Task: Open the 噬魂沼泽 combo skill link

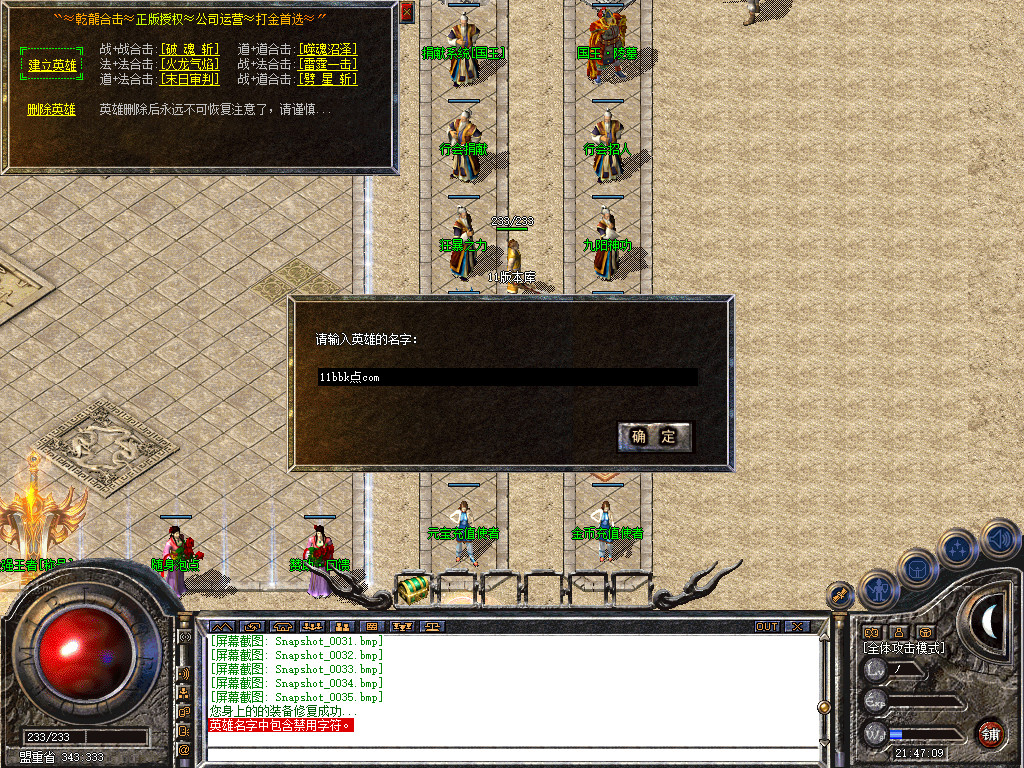Action: (x=327, y=49)
